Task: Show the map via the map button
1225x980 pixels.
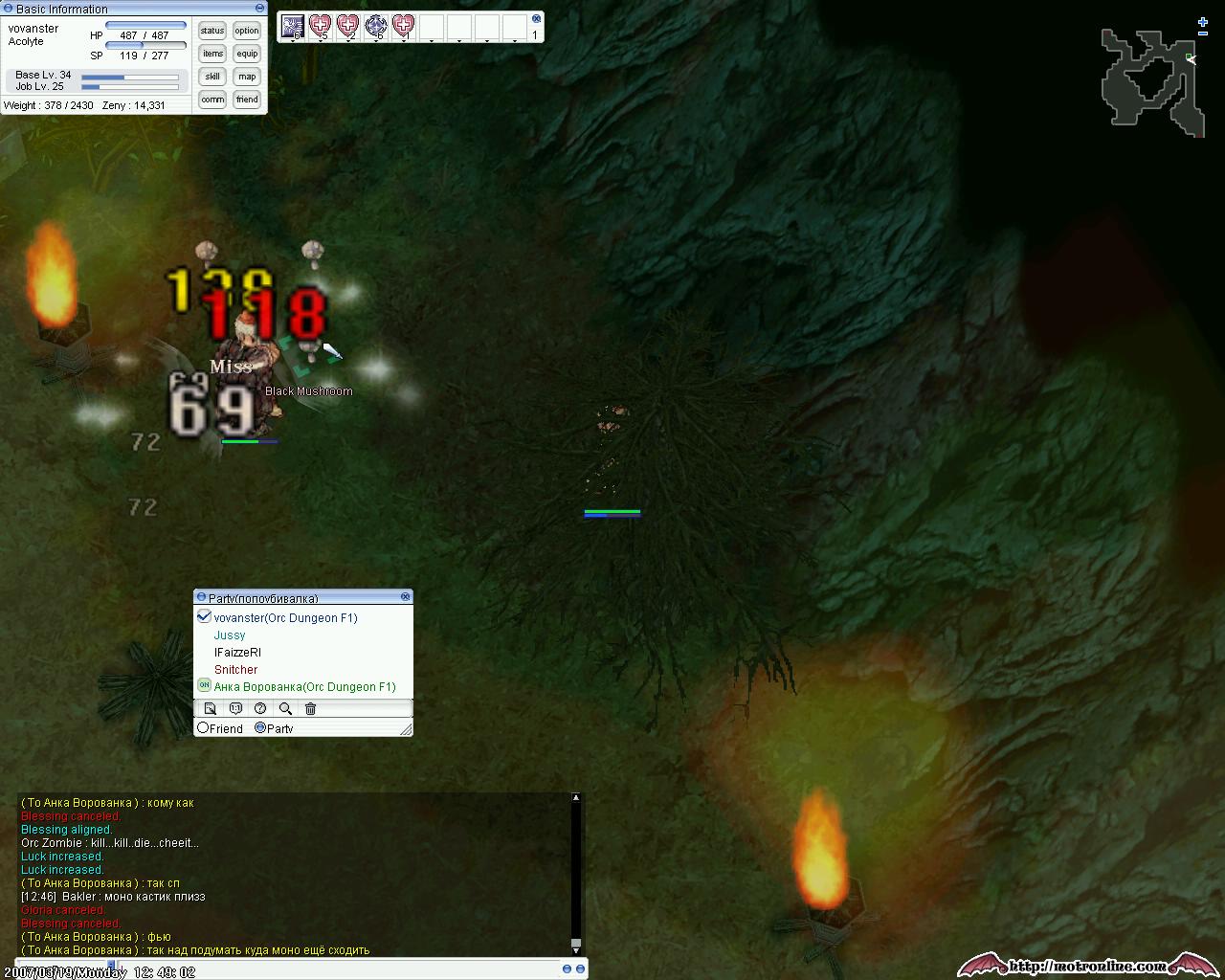Action: coord(247,77)
